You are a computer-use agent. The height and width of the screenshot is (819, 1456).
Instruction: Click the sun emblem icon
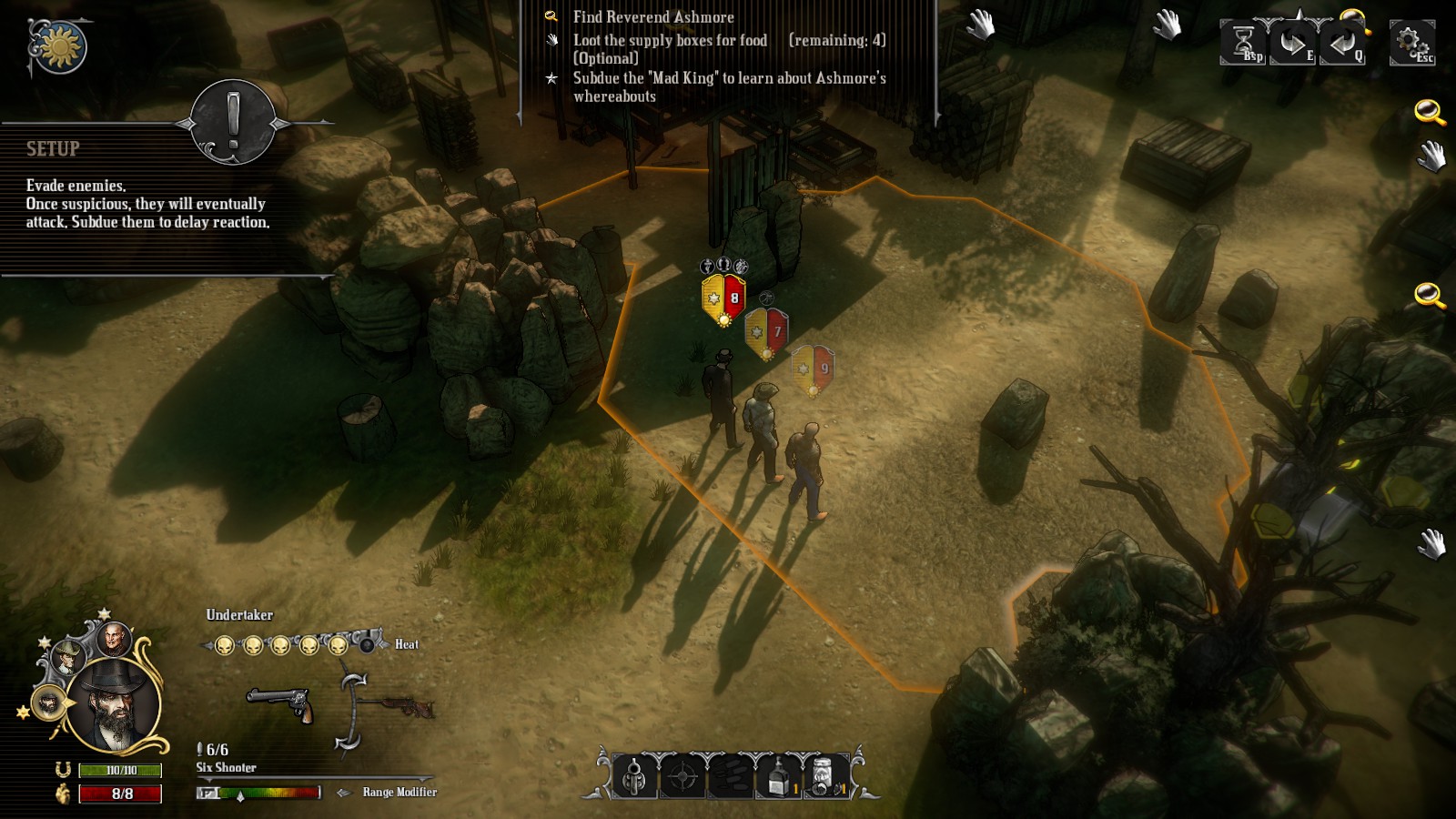[60, 46]
